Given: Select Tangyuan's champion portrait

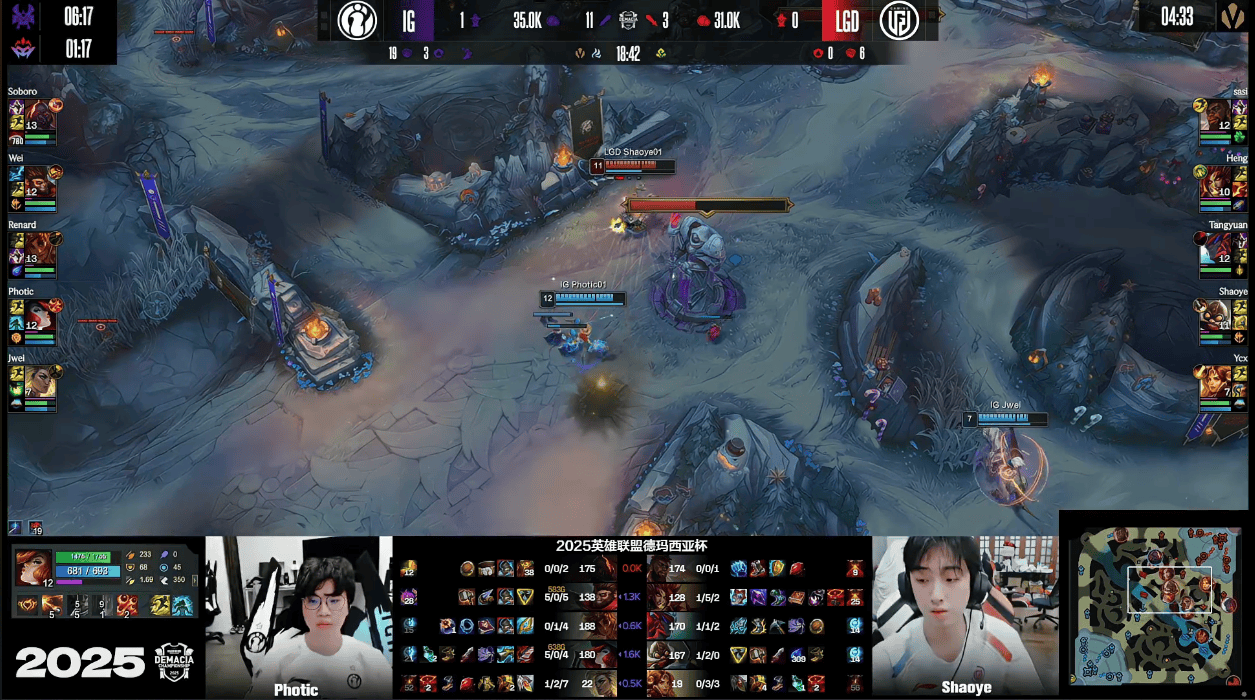Looking at the screenshot, I should tap(1217, 247).
